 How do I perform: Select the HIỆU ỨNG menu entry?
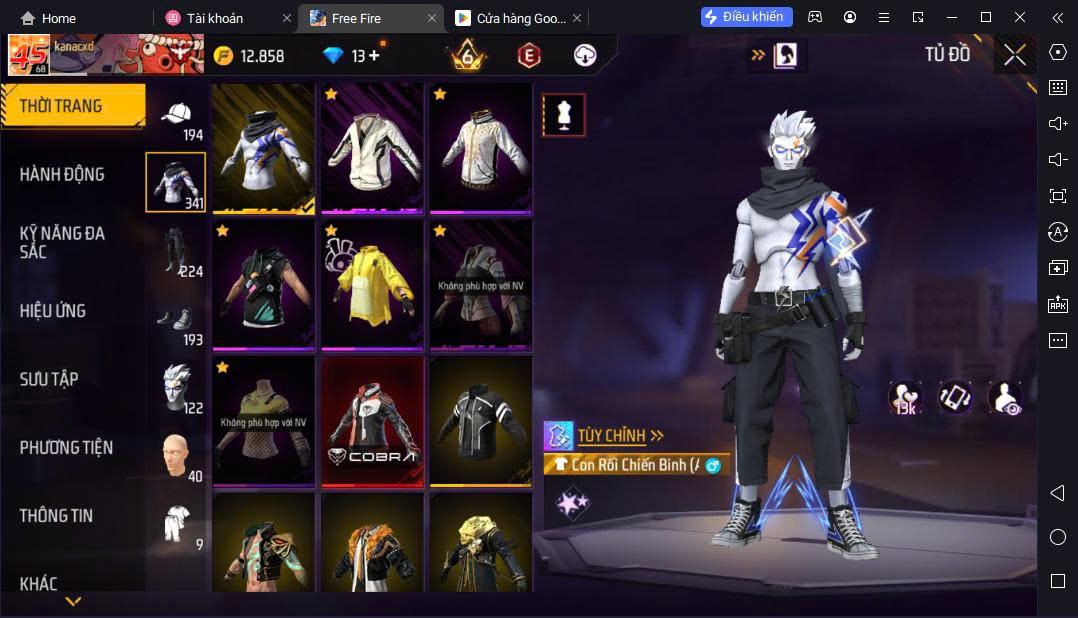coord(53,311)
